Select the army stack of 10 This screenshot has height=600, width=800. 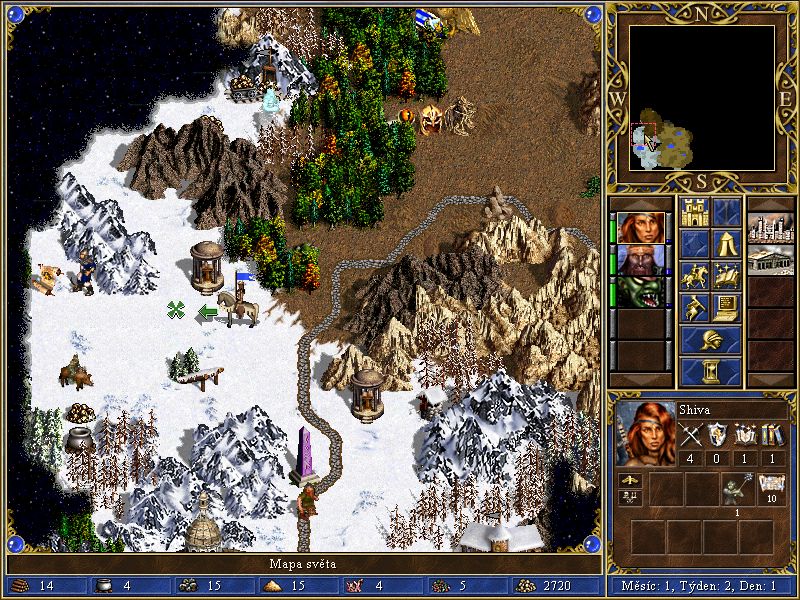coord(769,488)
